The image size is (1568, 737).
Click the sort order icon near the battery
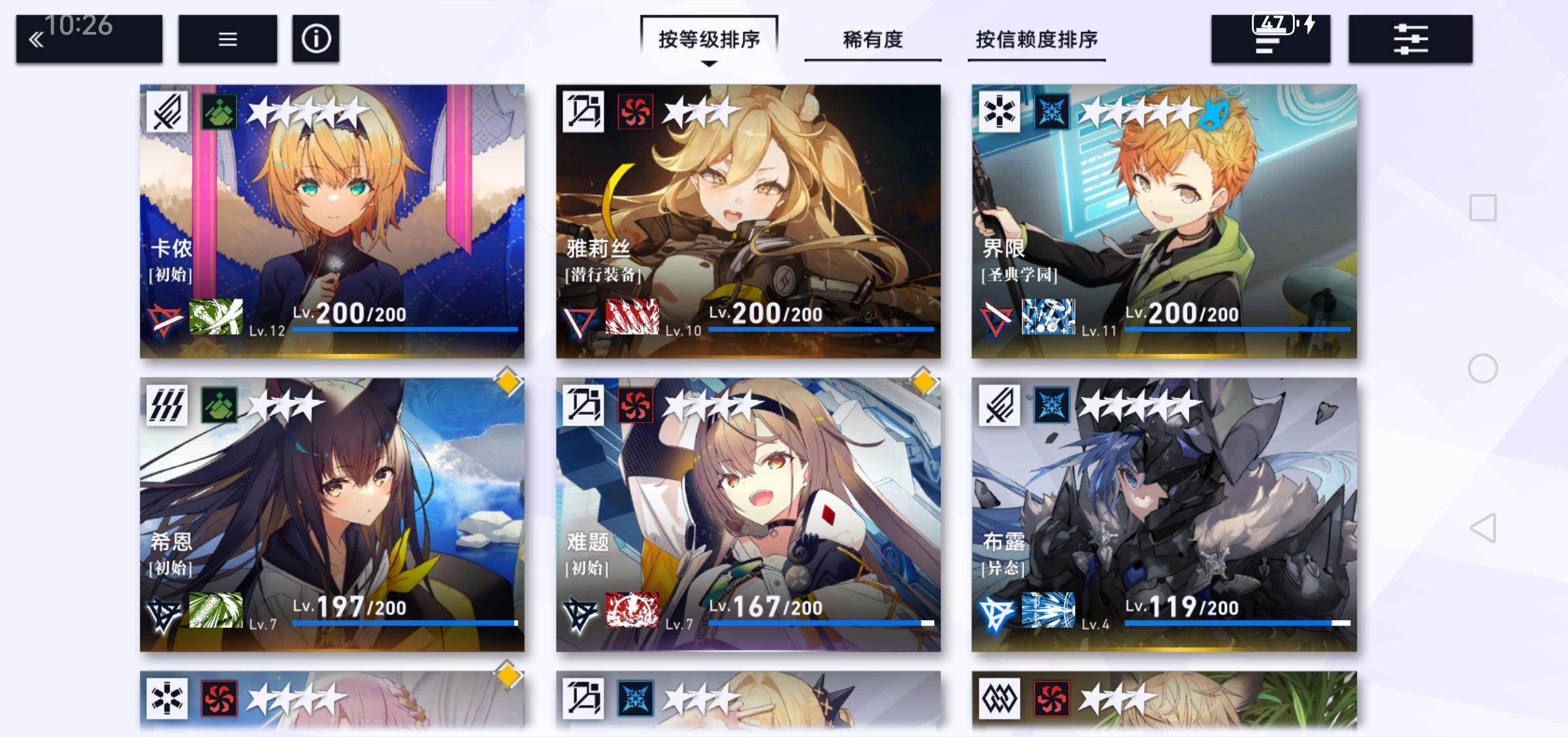(1270, 39)
